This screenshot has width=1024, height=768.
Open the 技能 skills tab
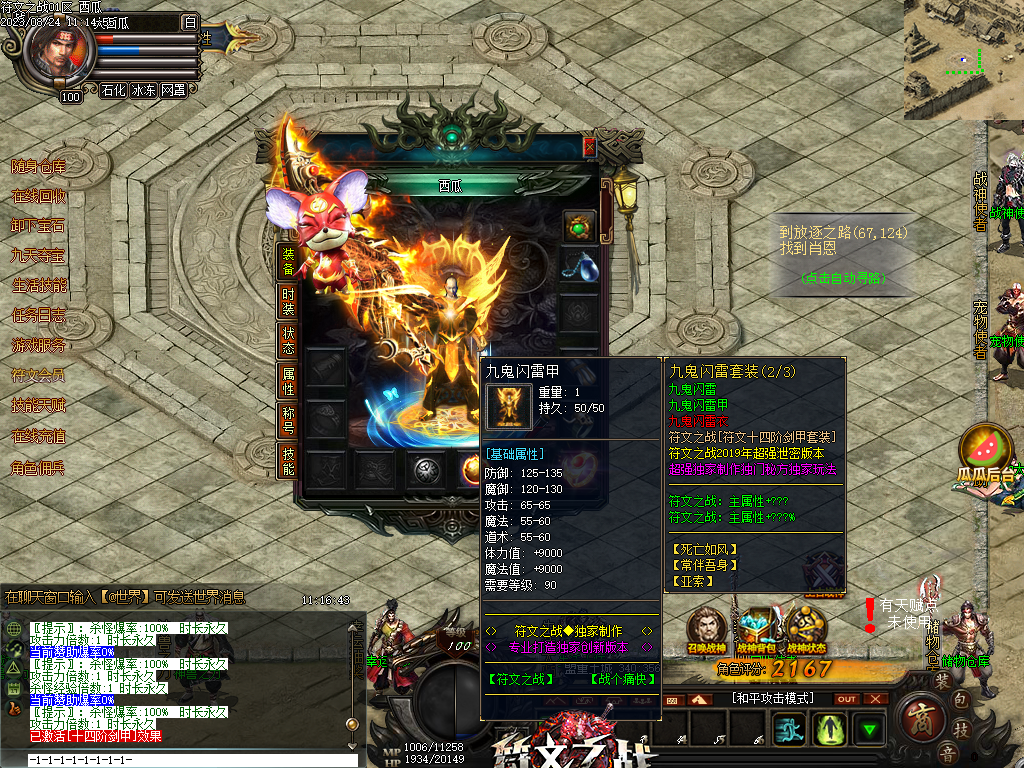click(288, 461)
